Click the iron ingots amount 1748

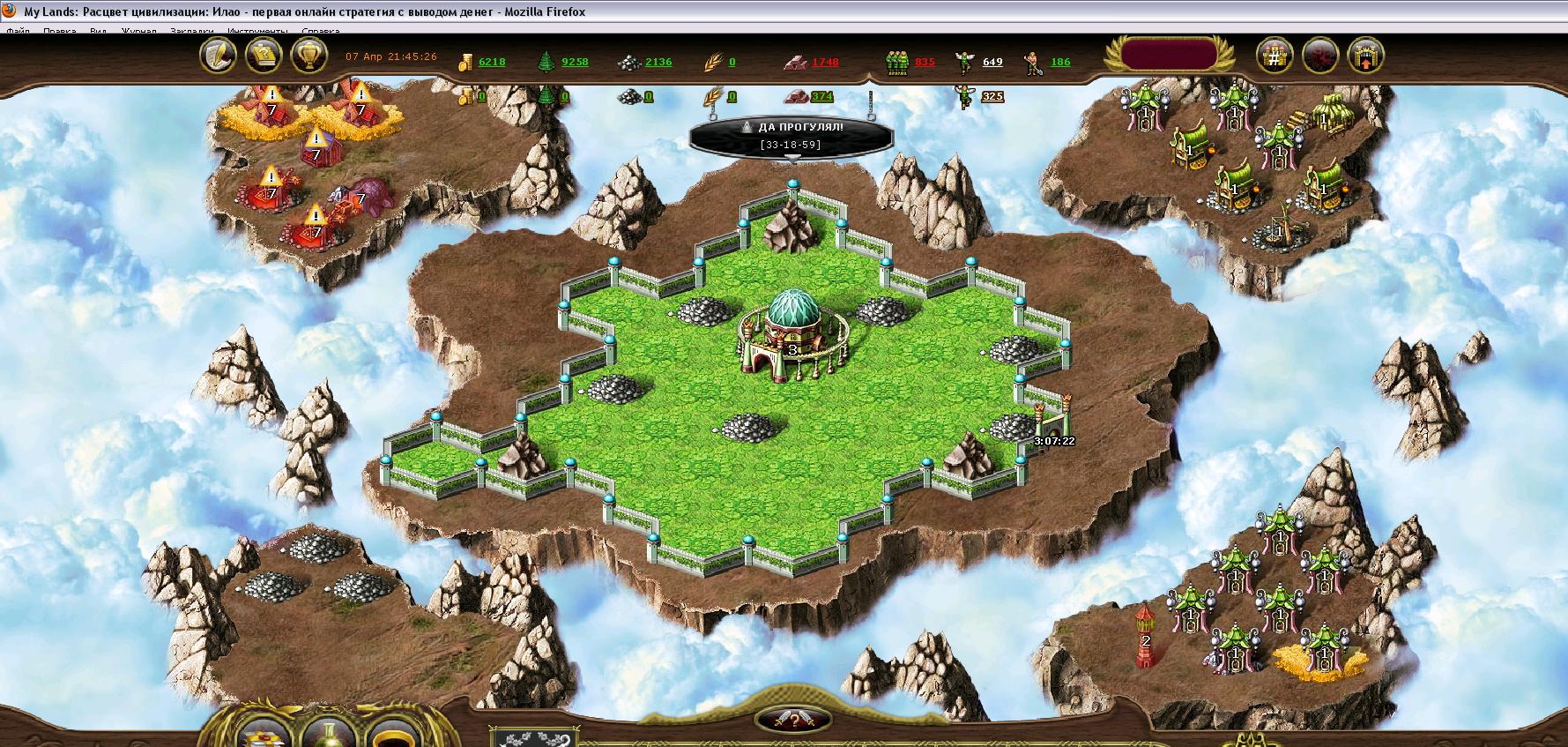(x=825, y=62)
